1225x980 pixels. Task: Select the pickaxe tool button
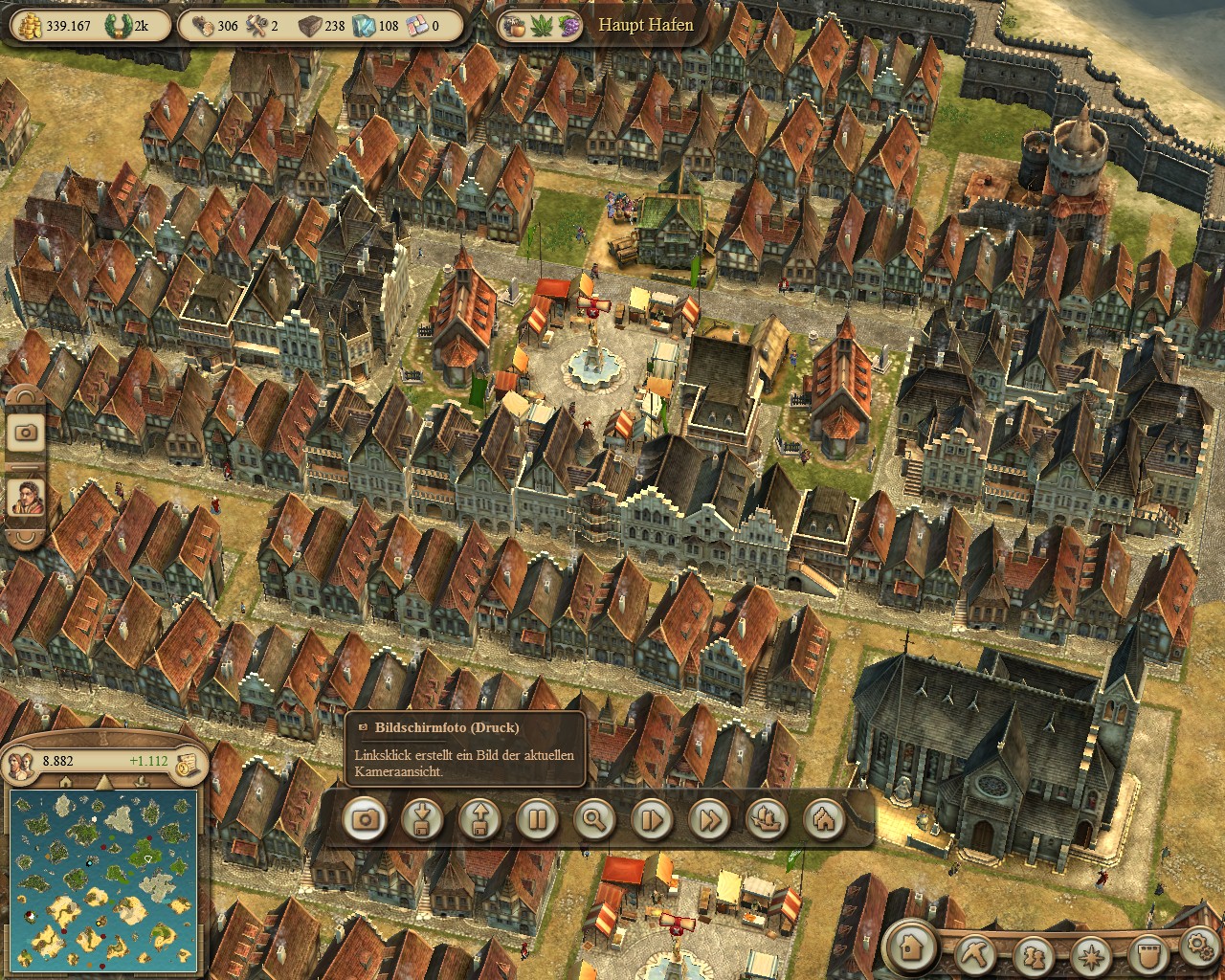pos(978,953)
